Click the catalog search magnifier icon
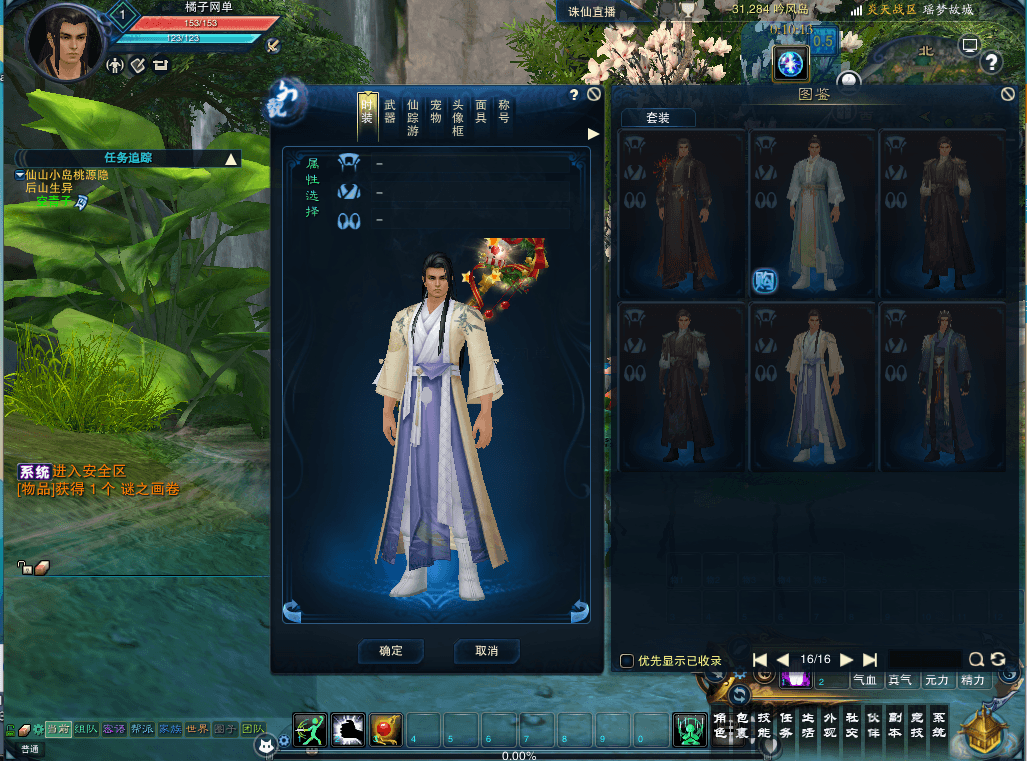This screenshot has width=1027, height=761. pos(976,659)
